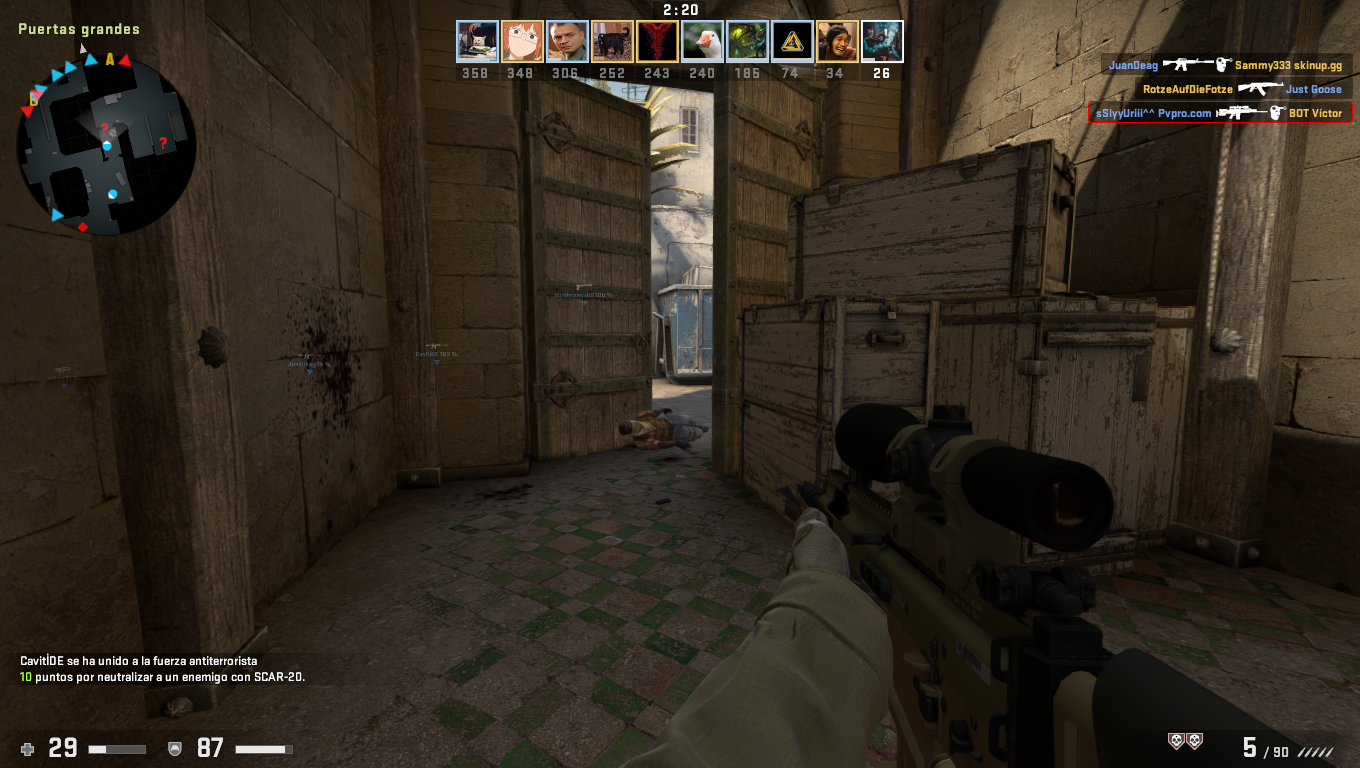Select the yellow triangle warning sign avatar

point(792,42)
